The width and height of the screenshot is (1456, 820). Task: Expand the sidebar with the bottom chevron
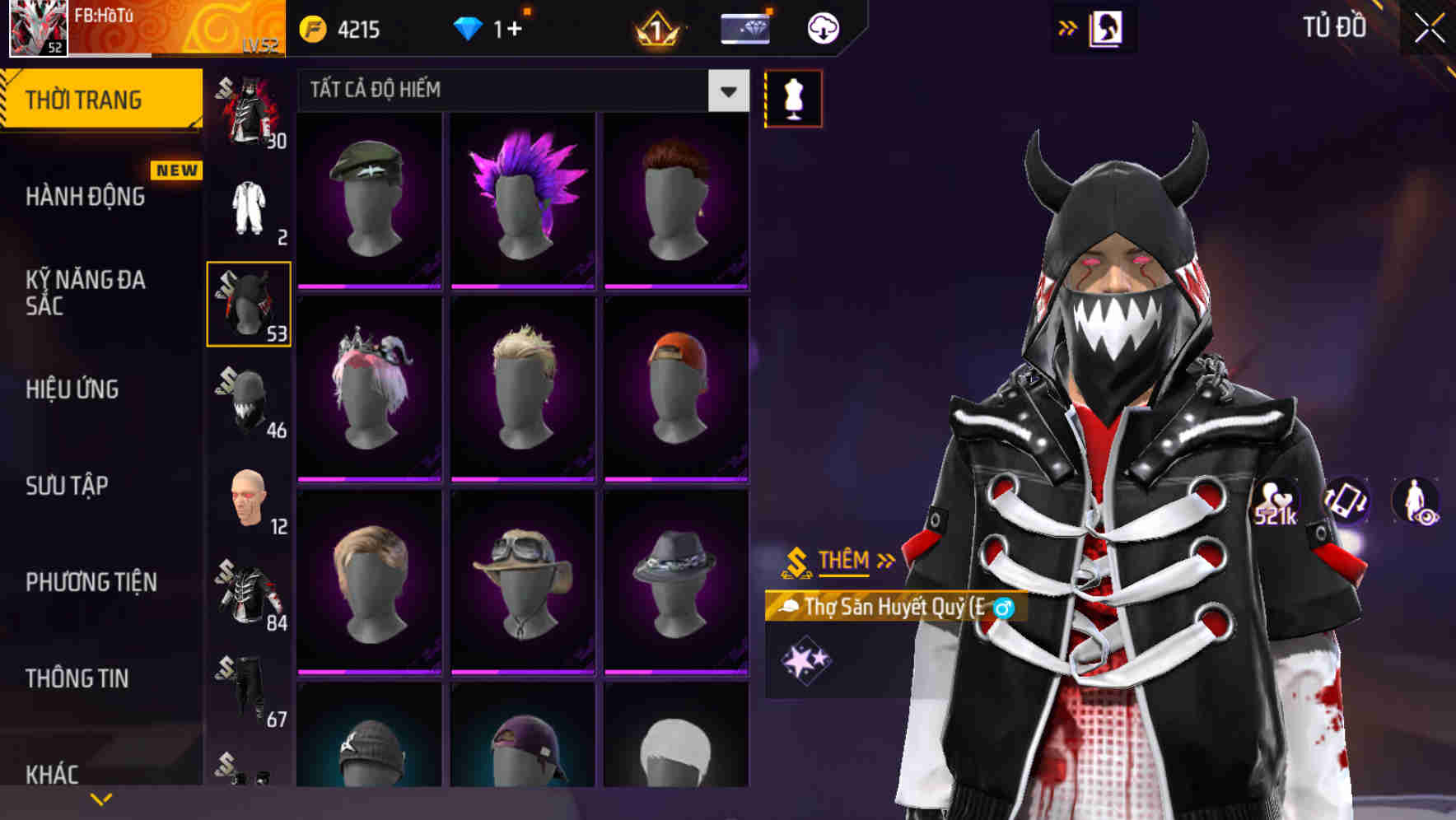[101, 797]
